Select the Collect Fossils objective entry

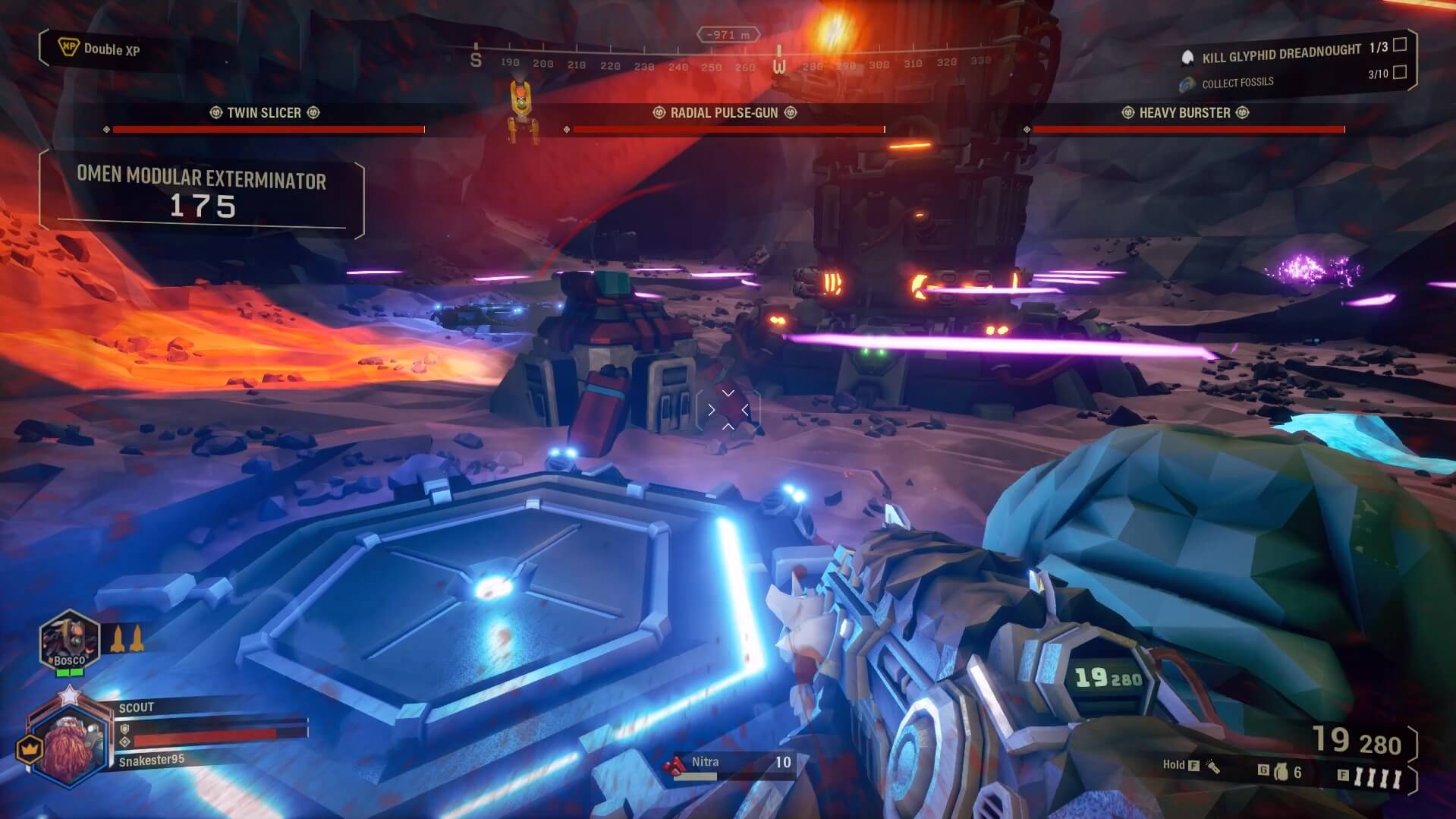click(1237, 82)
